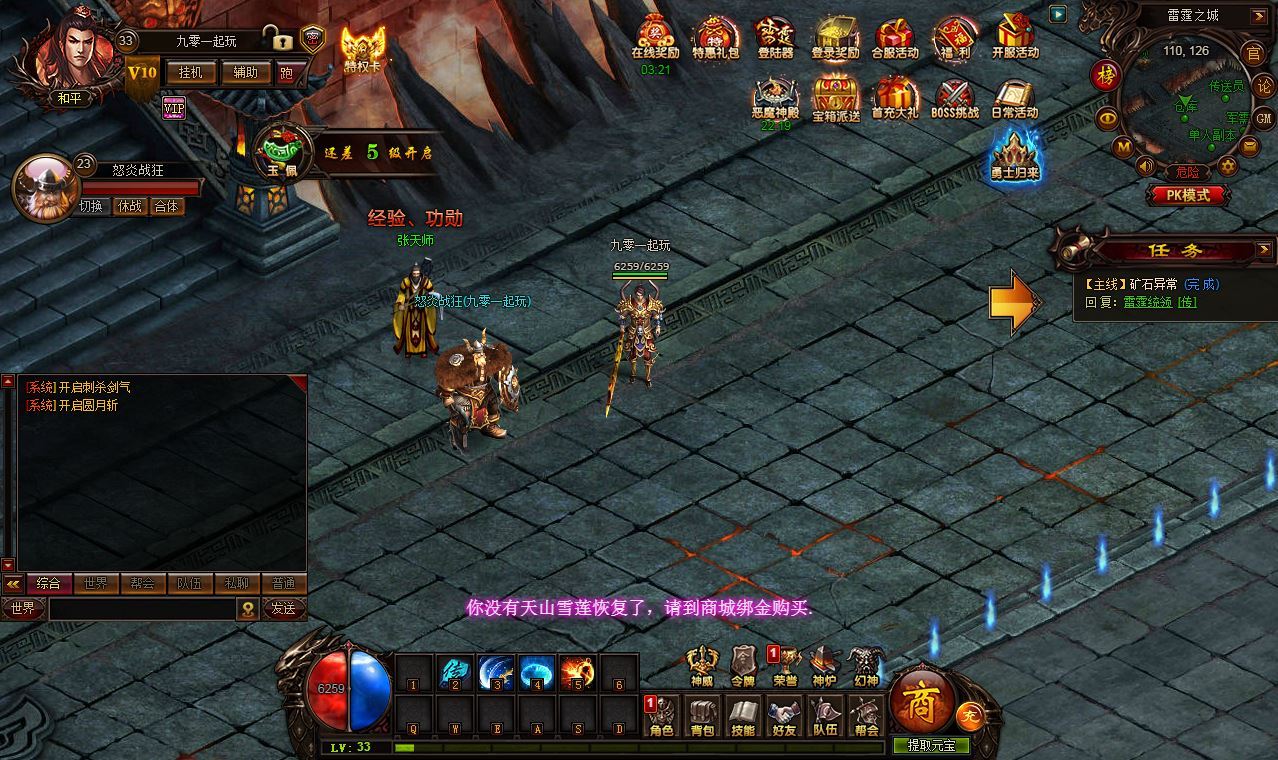Open the 背包 bag inventory
Viewport: 1278px width, 760px height.
[x=703, y=716]
